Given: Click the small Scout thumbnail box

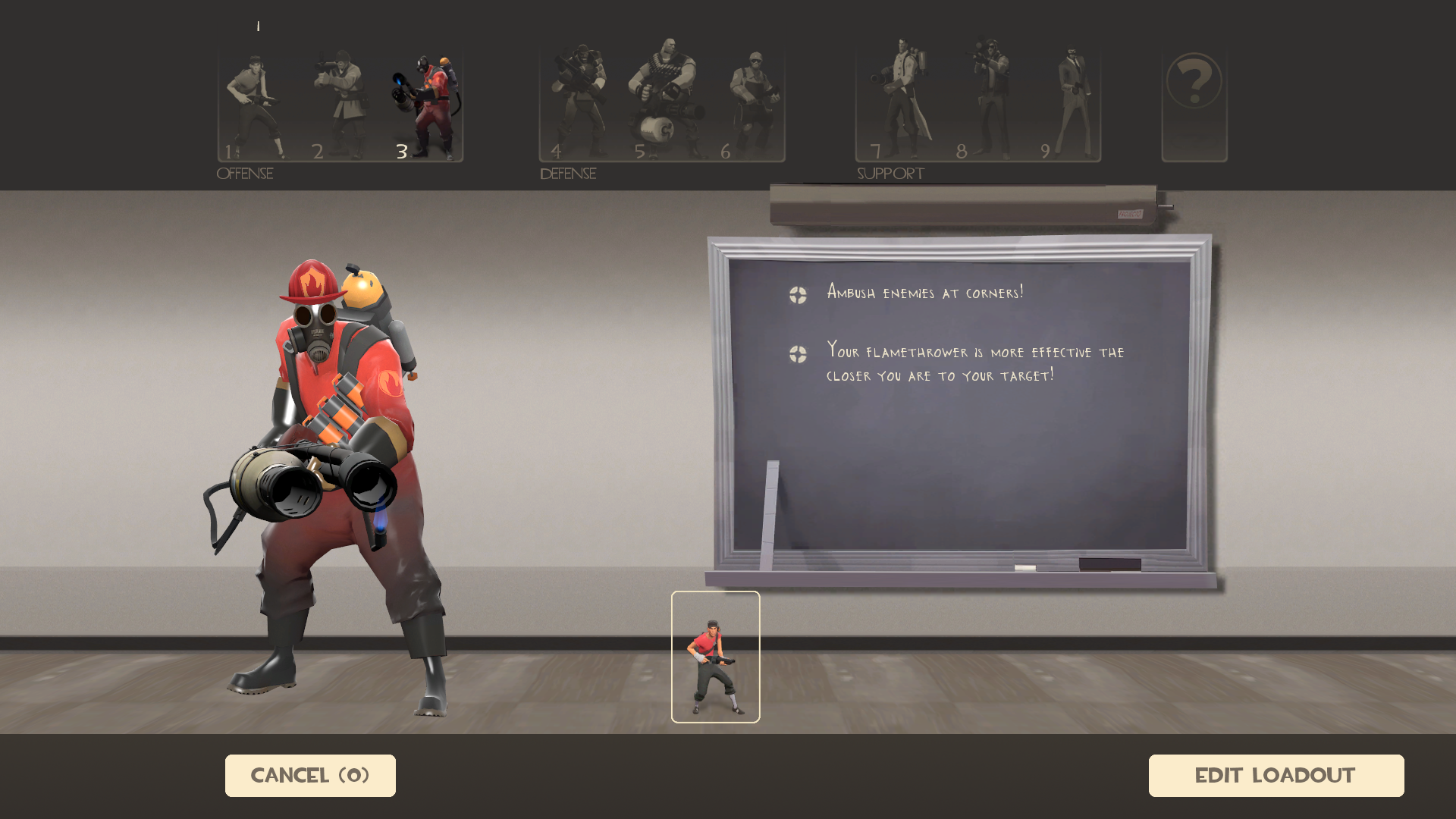Looking at the screenshot, I should pos(715,657).
